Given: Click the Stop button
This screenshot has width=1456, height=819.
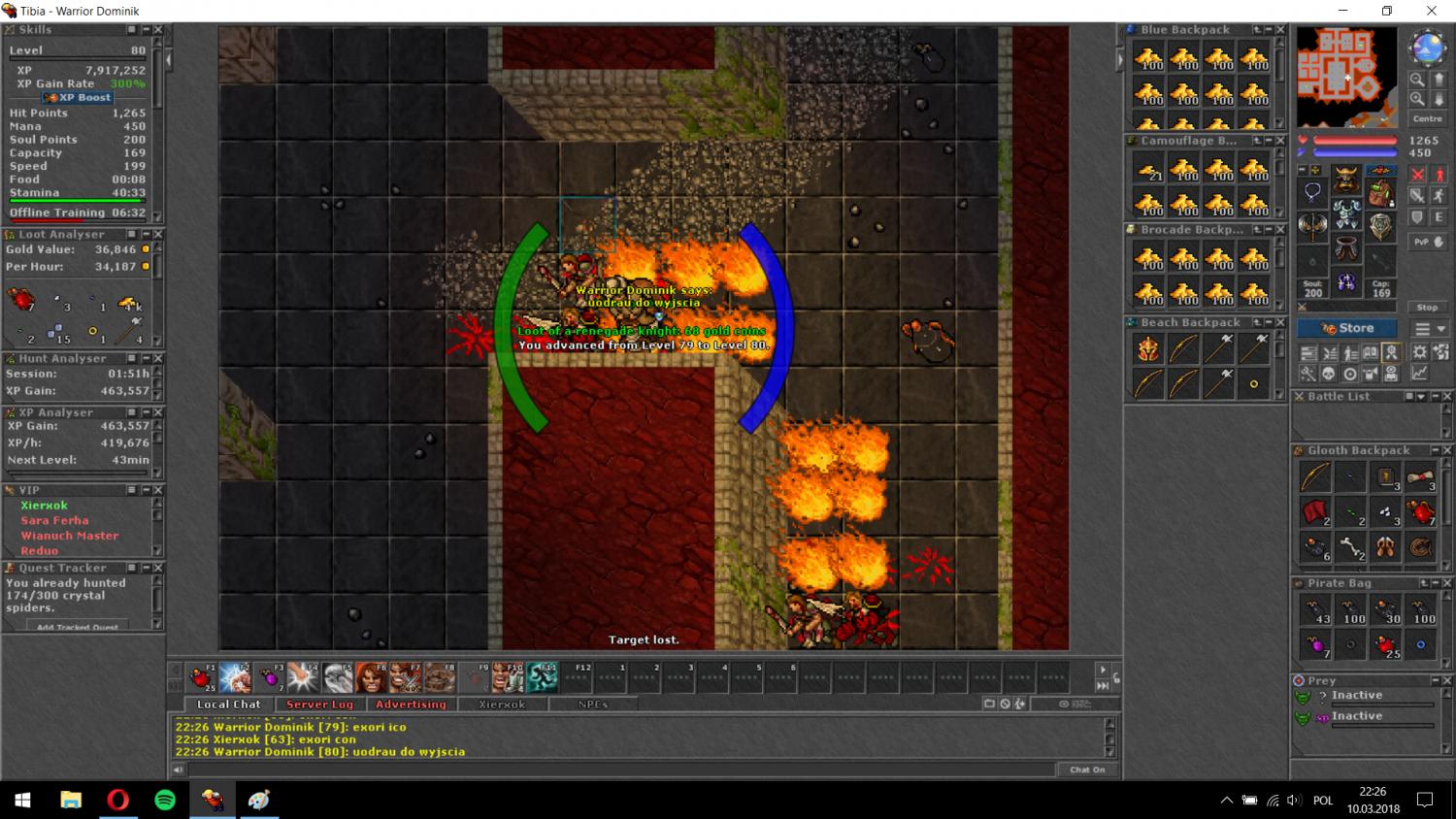Looking at the screenshot, I should pos(1427,308).
